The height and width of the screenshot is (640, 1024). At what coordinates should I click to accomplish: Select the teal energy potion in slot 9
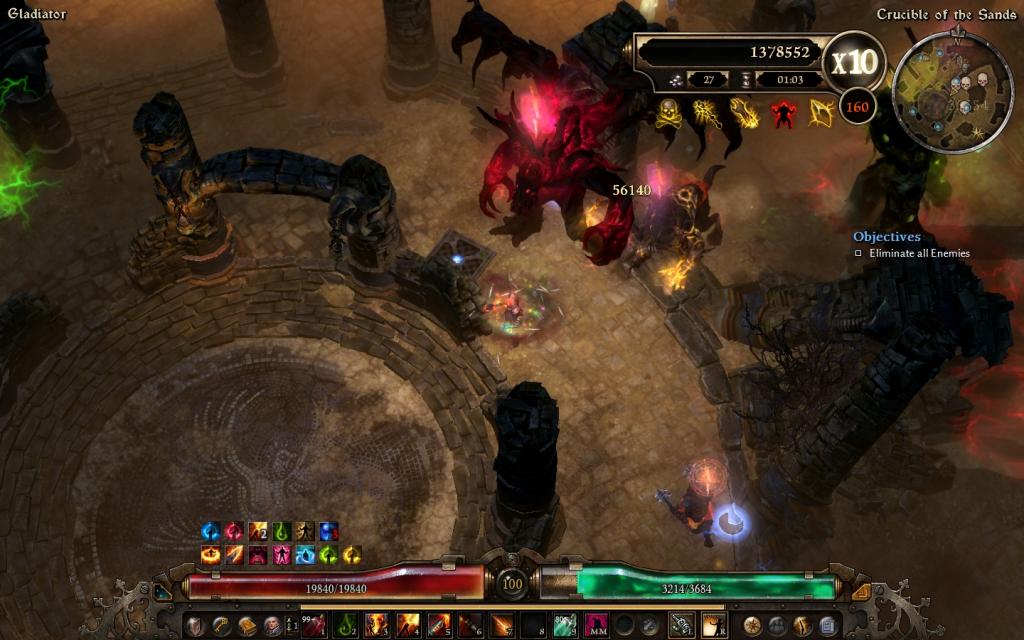(x=565, y=626)
